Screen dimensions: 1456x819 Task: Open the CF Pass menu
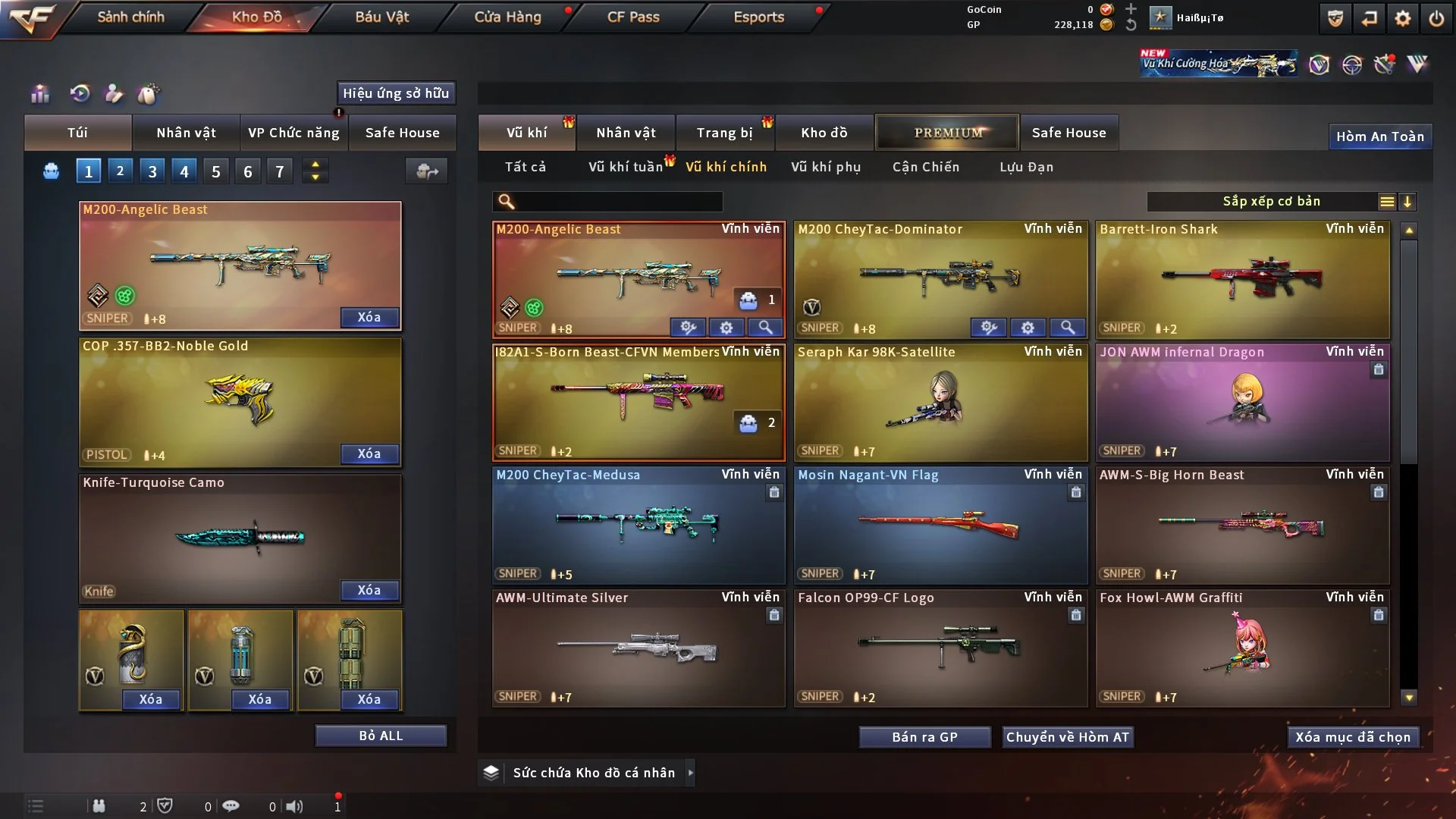633,17
